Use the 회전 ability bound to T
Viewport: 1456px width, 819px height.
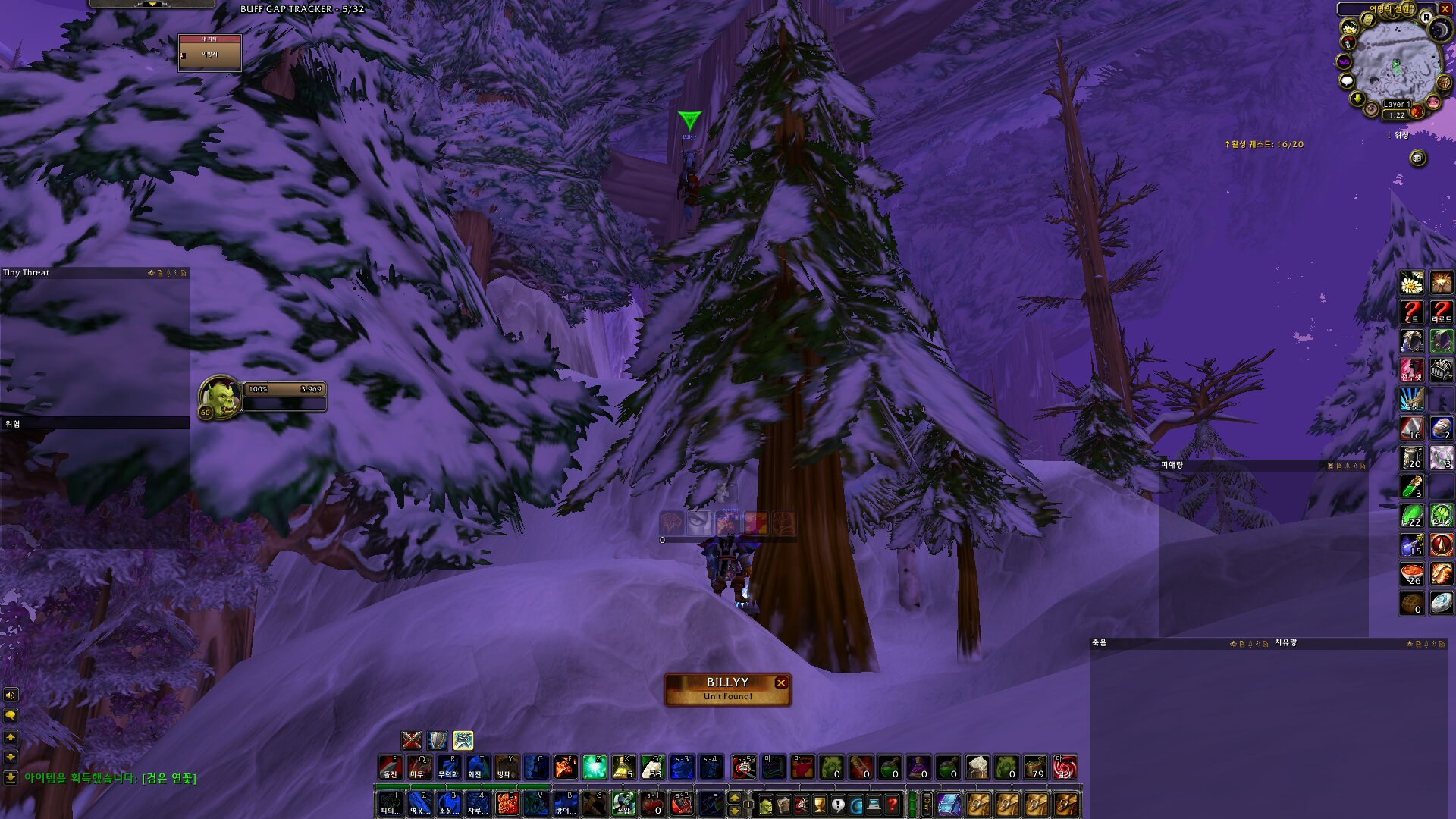pyautogui.click(x=478, y=767)
